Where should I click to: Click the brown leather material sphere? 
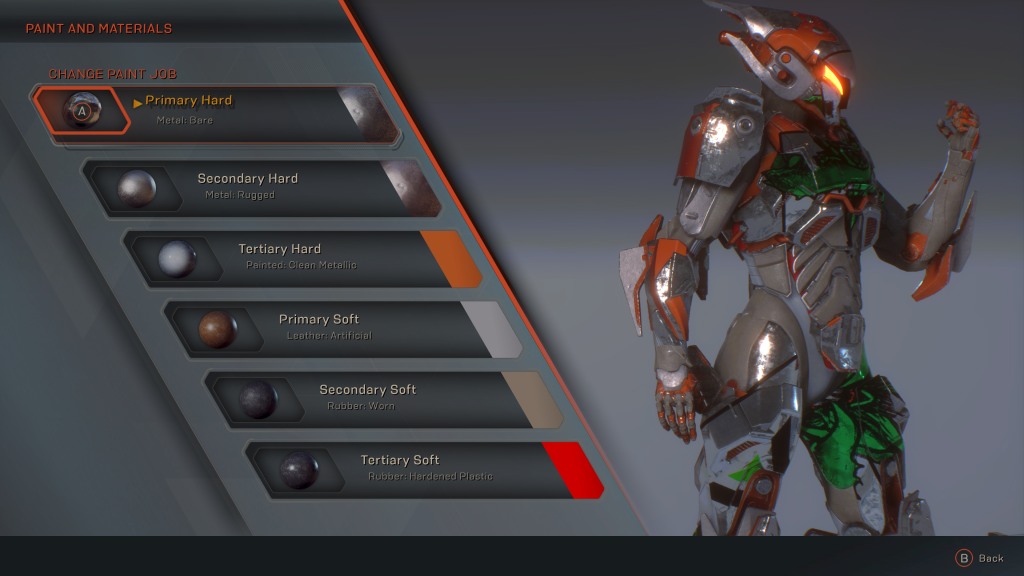coord(217,329)
